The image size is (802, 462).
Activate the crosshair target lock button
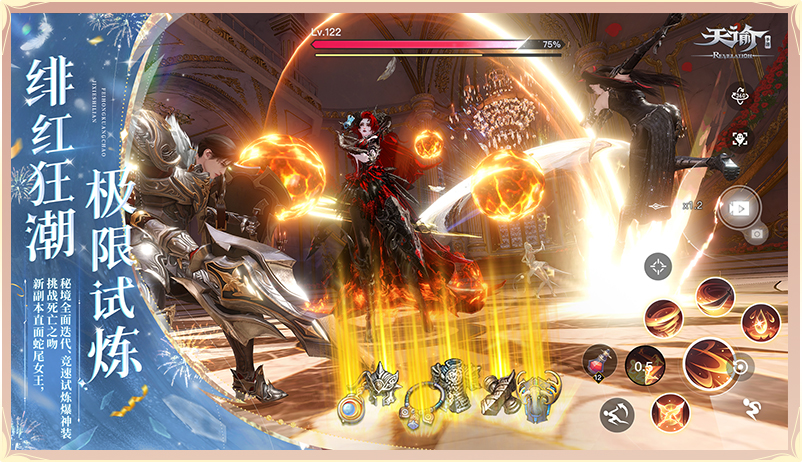tap(658, 266)
